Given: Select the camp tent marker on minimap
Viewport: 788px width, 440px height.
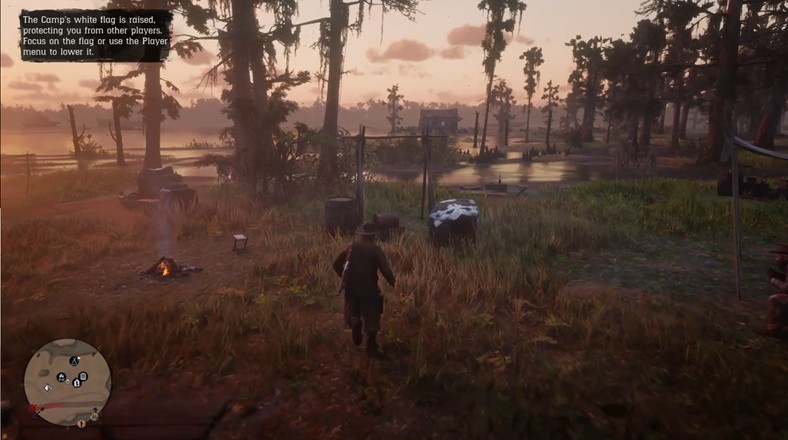Looking at the screenshot, I should (x=74, y=360).
